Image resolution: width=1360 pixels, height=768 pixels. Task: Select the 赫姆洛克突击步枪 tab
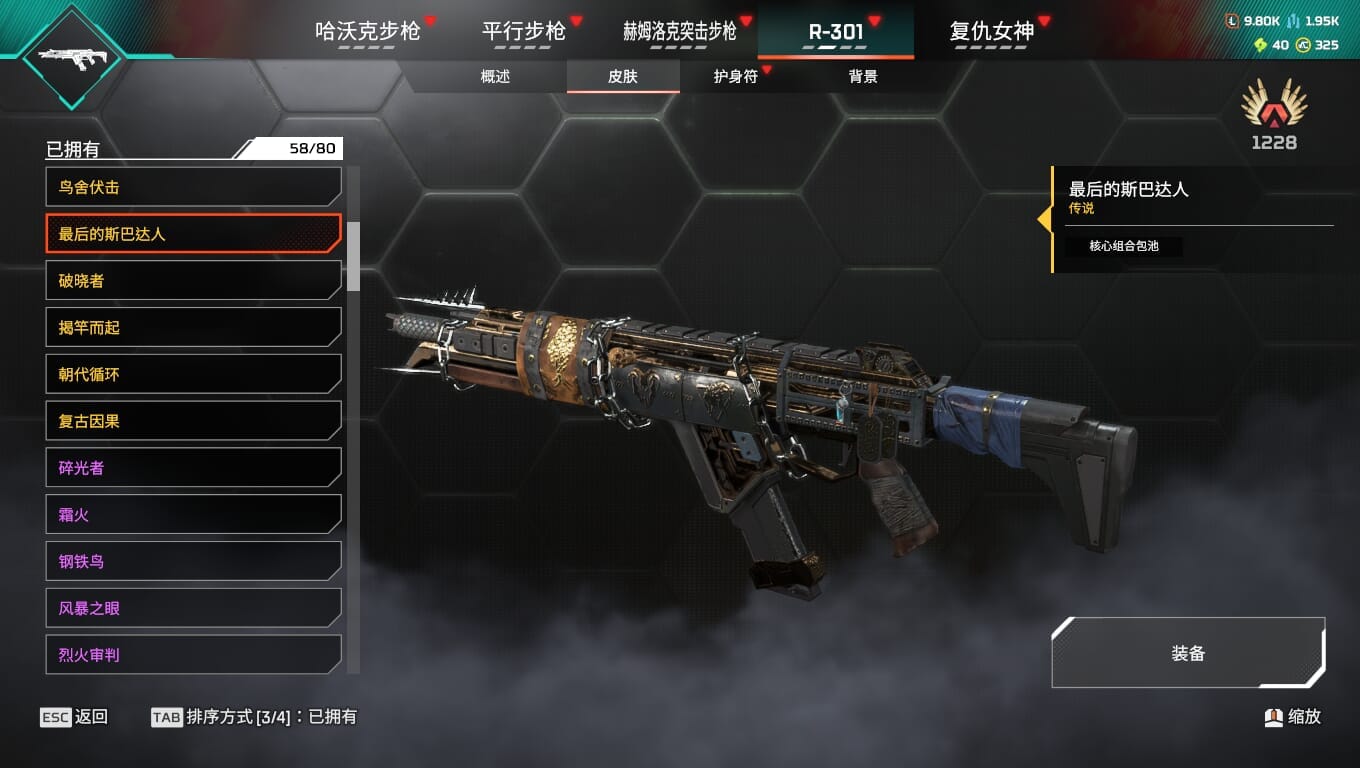tap(680, 31)
